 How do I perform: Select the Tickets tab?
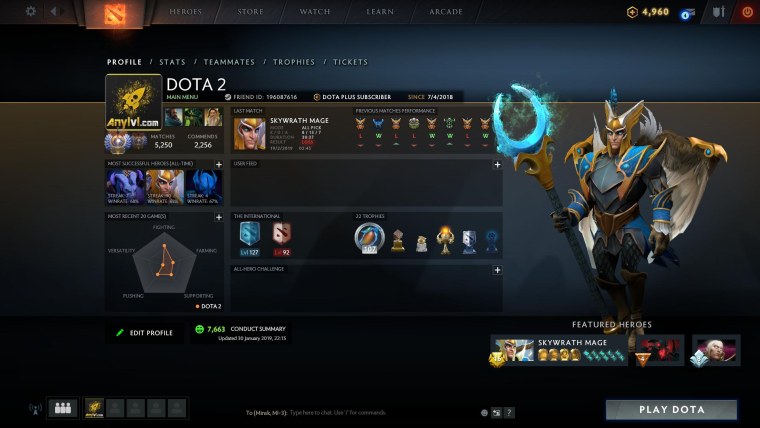click(x=350, y=62)
